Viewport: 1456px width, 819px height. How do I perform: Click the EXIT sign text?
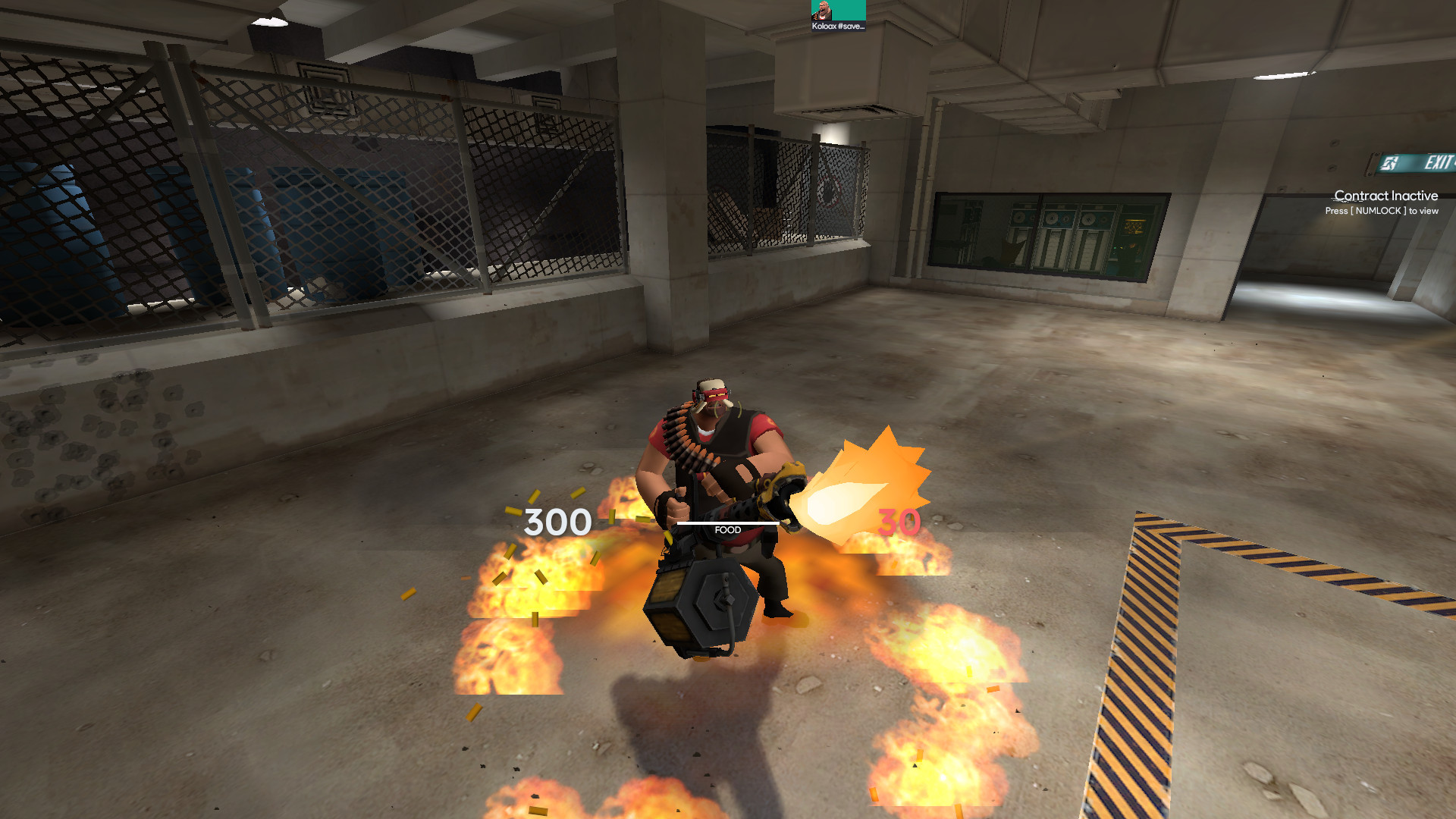pos(1436,161)
